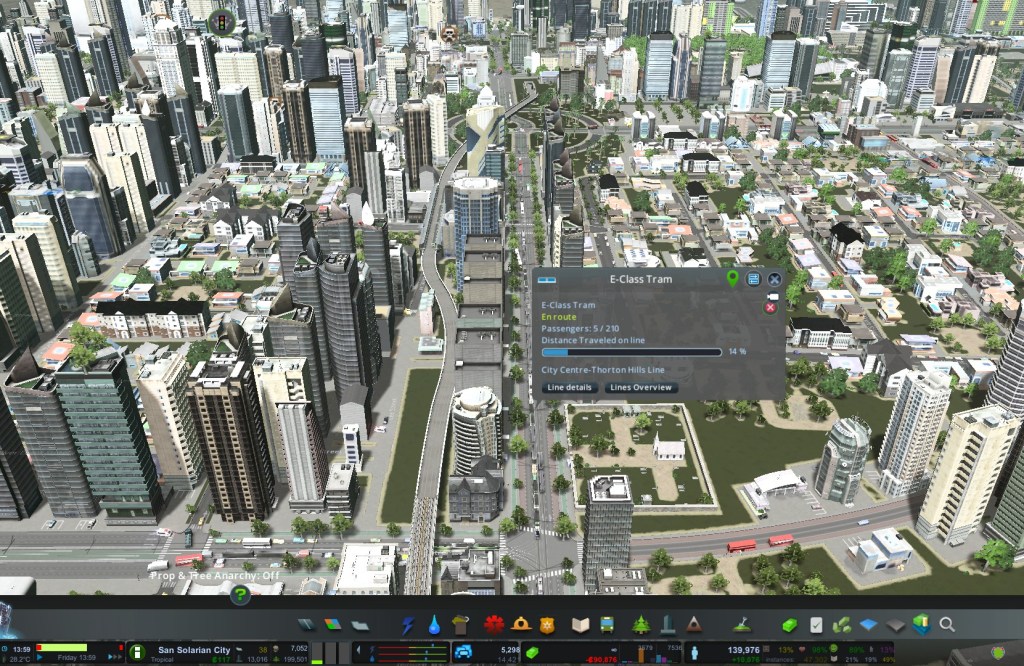Open the Police menu
The width and height of the screenshot is (1024, 666).
point(546,625)
